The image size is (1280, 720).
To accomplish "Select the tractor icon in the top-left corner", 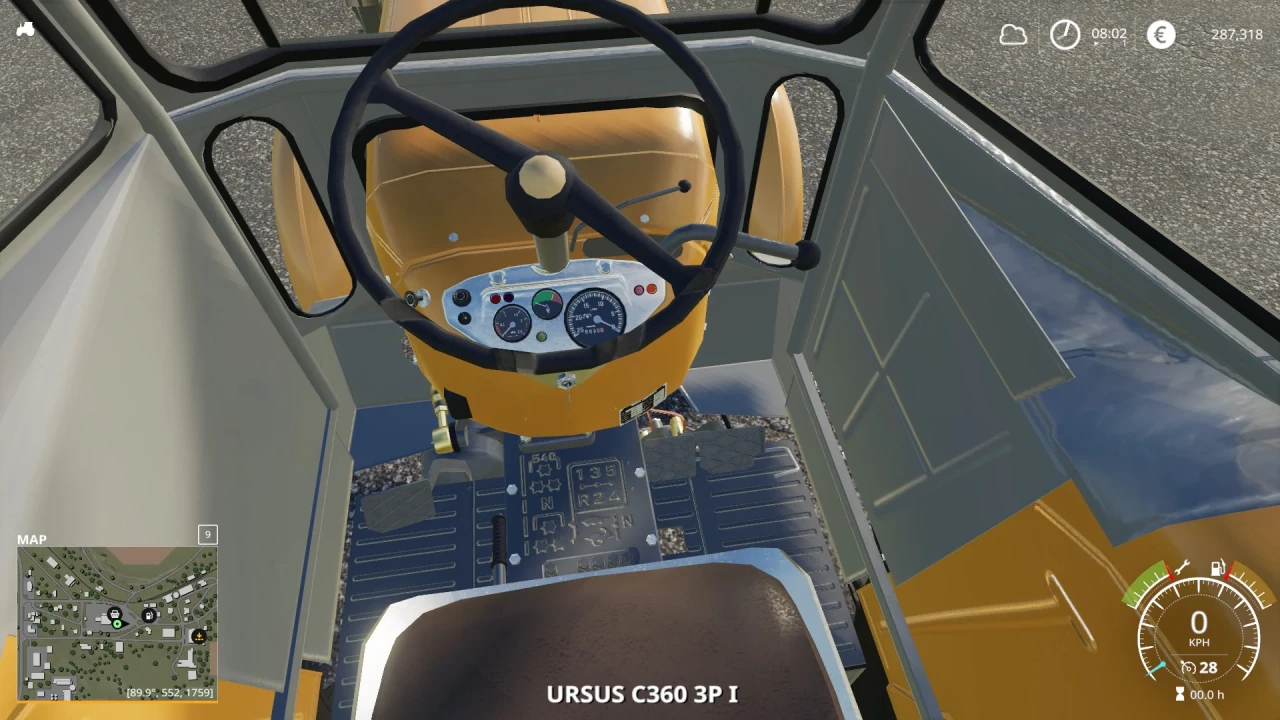I will pyautogui.click(x=25, y=29).
